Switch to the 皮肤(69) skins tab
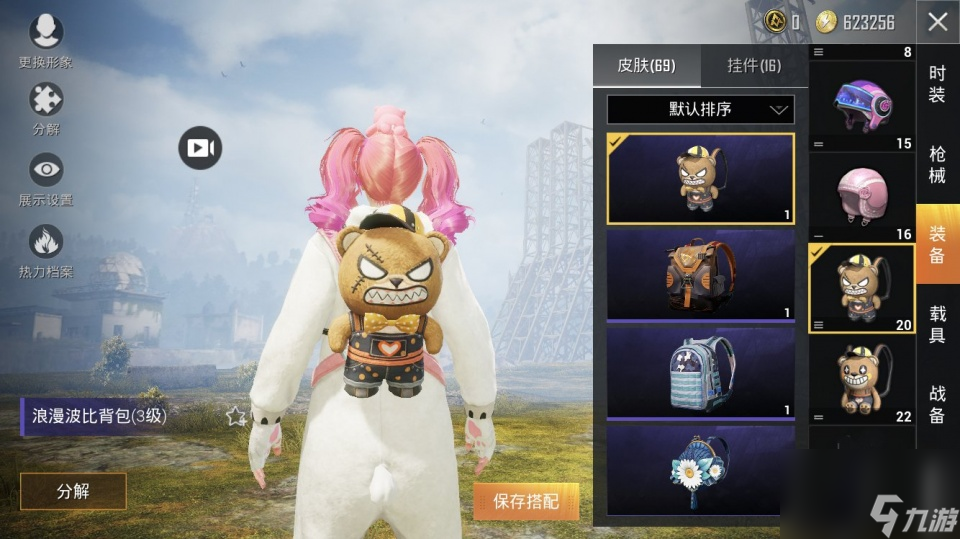 tap(646, 66)
